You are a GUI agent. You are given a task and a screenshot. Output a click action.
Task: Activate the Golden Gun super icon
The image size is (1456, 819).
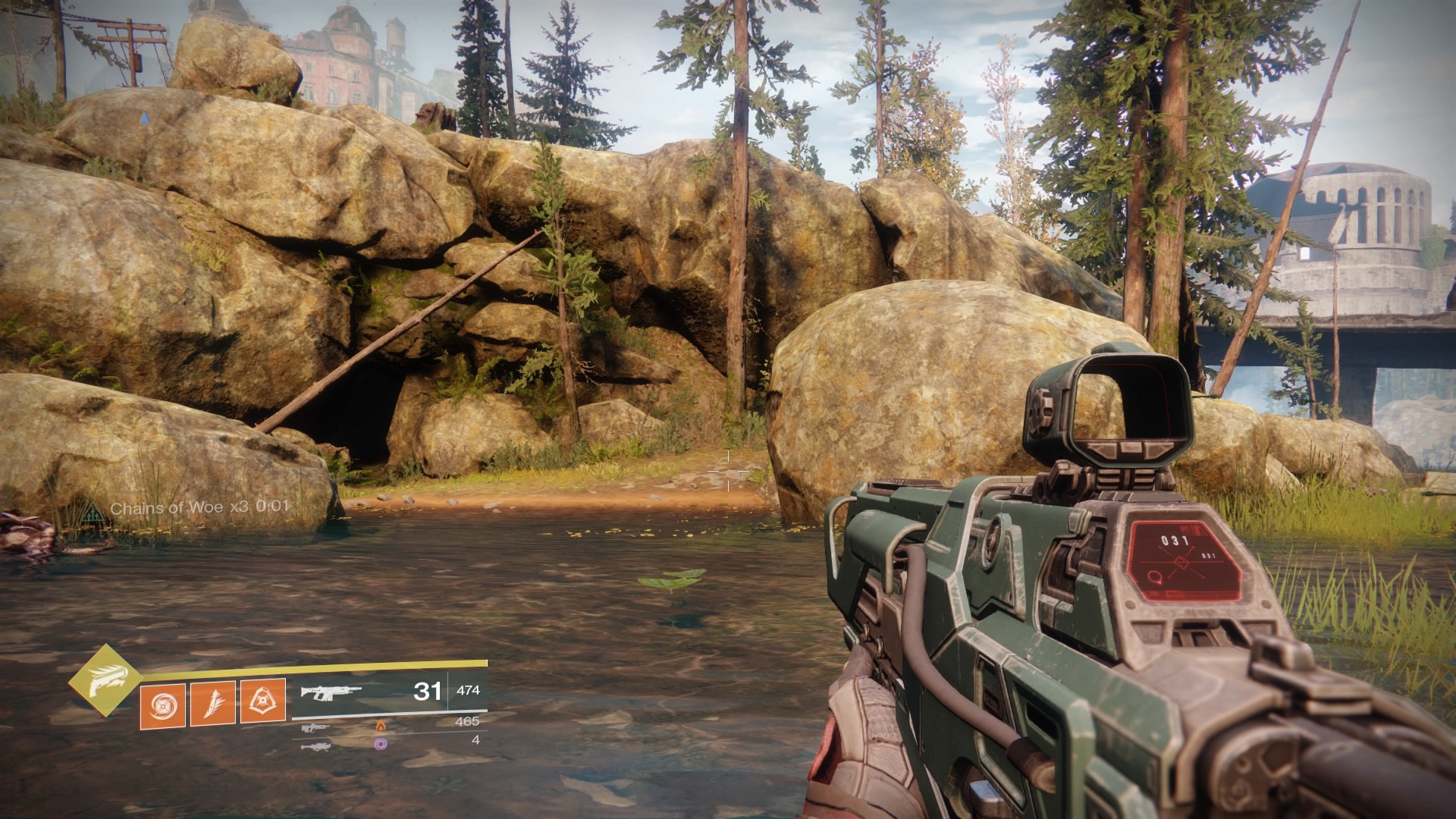pos(105,680)
